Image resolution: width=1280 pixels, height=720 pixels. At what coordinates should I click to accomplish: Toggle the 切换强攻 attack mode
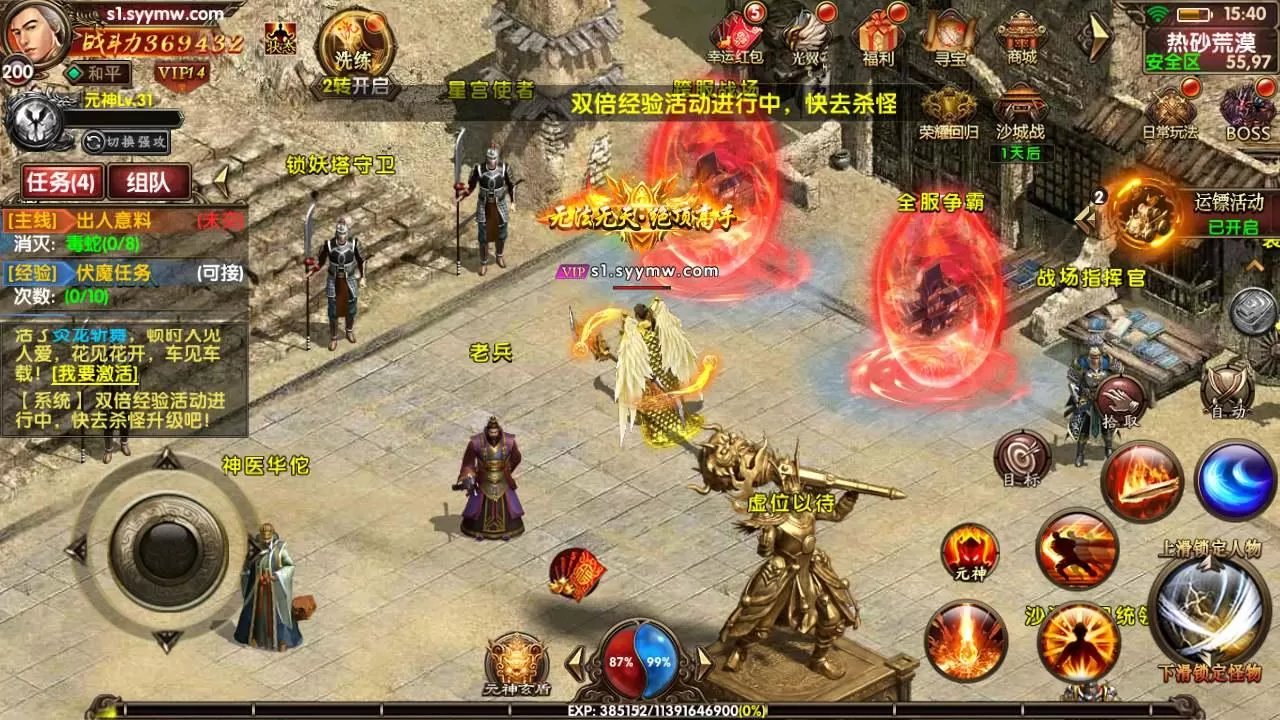[x=126, y=141]
